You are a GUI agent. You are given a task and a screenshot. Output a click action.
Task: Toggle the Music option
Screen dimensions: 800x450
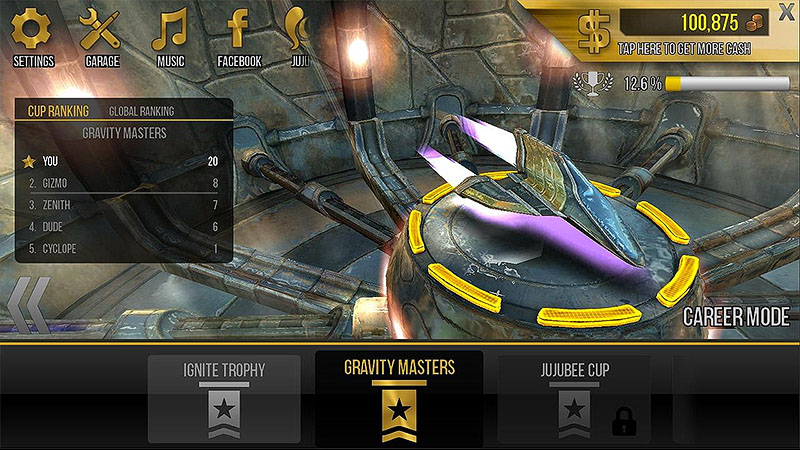pyautogui.click(x=170, y=36)
